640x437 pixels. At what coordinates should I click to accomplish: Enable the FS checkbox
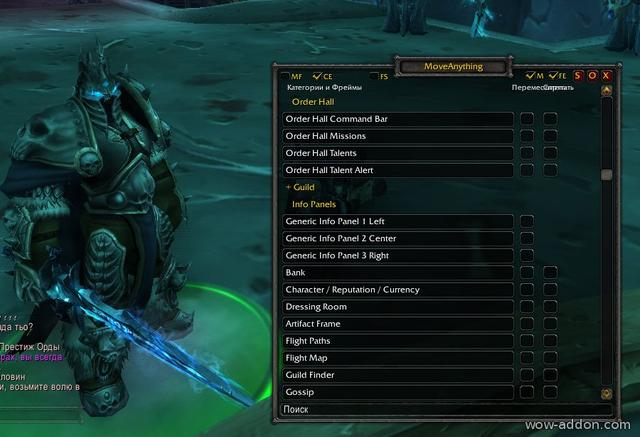pyautogui.click(x=374, y=76)
